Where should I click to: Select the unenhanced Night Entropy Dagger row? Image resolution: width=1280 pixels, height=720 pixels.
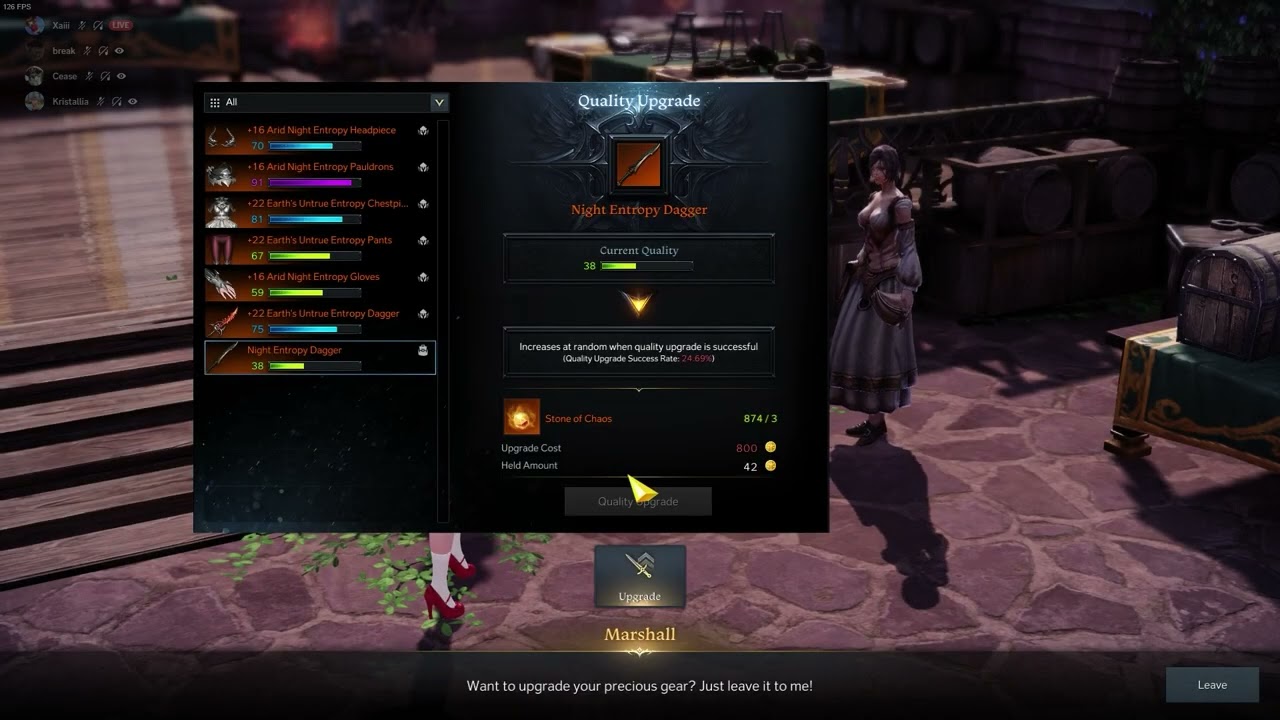[320, 357]
